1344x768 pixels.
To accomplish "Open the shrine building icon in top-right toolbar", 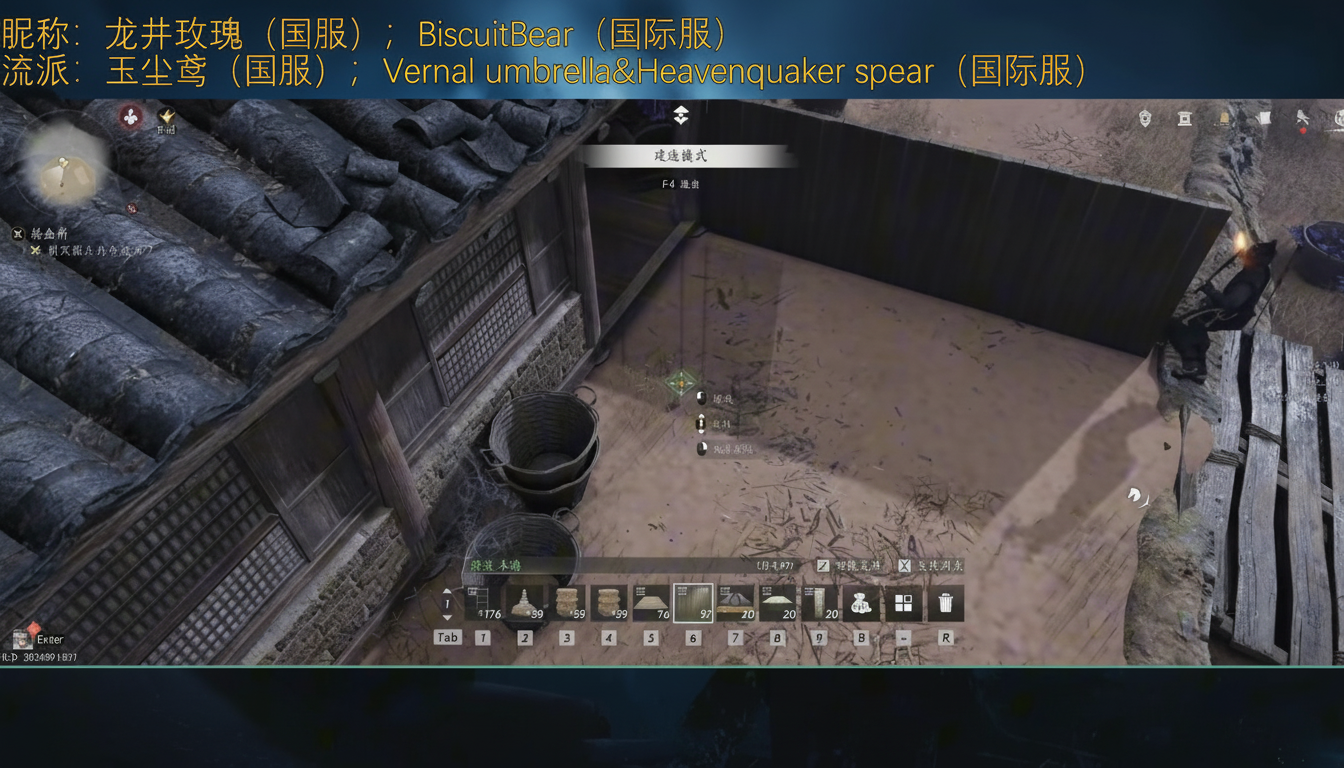I will (x=1184, y=117).
